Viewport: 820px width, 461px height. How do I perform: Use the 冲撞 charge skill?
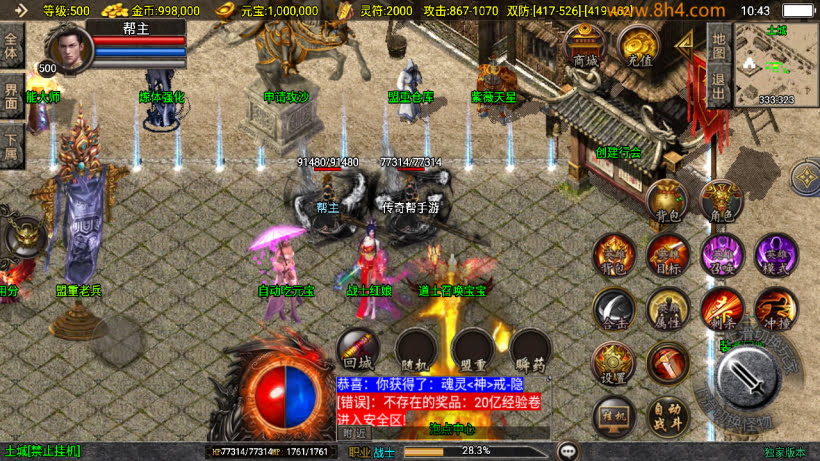pos(775,309)
